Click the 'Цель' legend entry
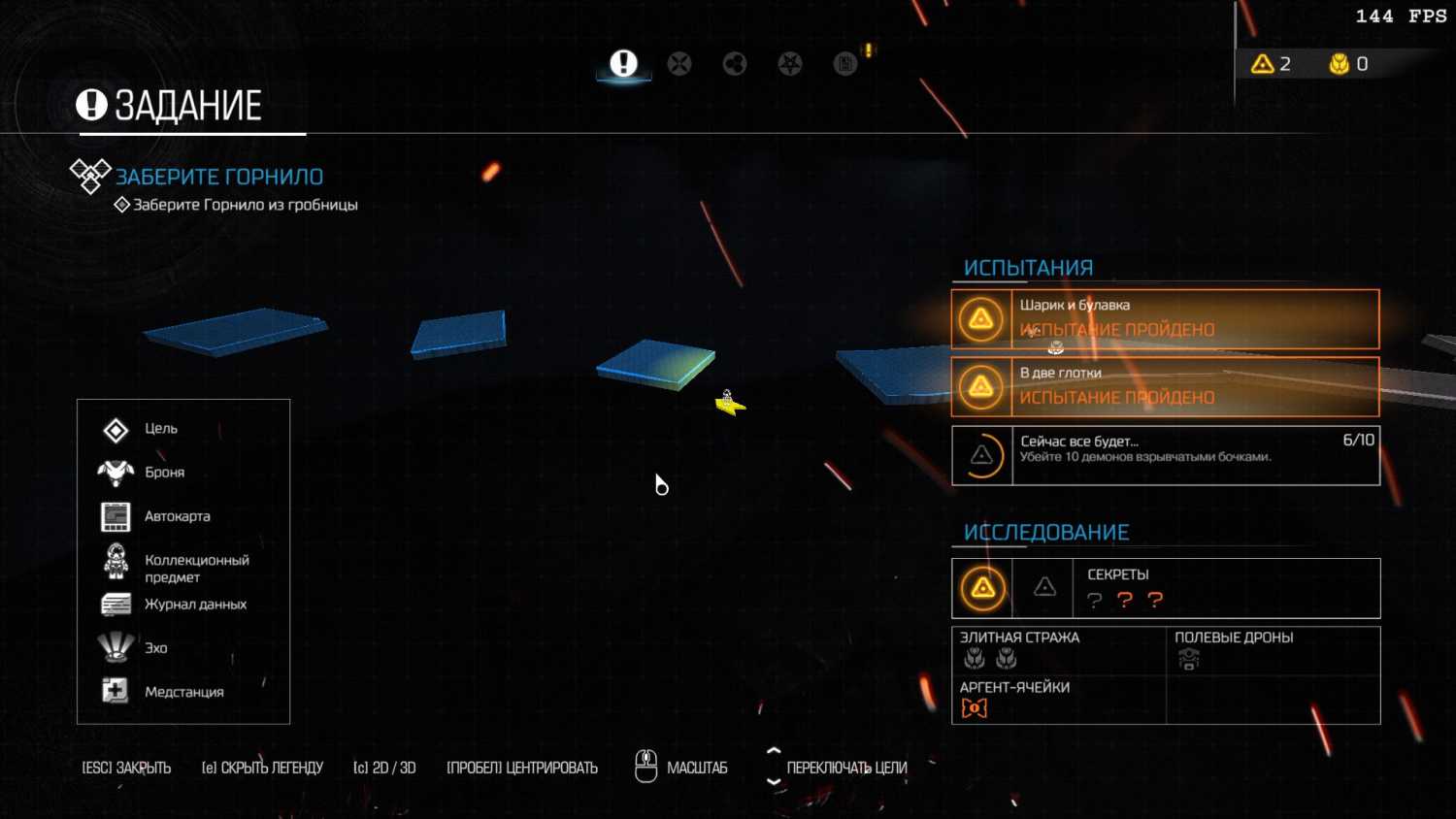This screenshot has height=819, width=1456. (x=161, y=429)
